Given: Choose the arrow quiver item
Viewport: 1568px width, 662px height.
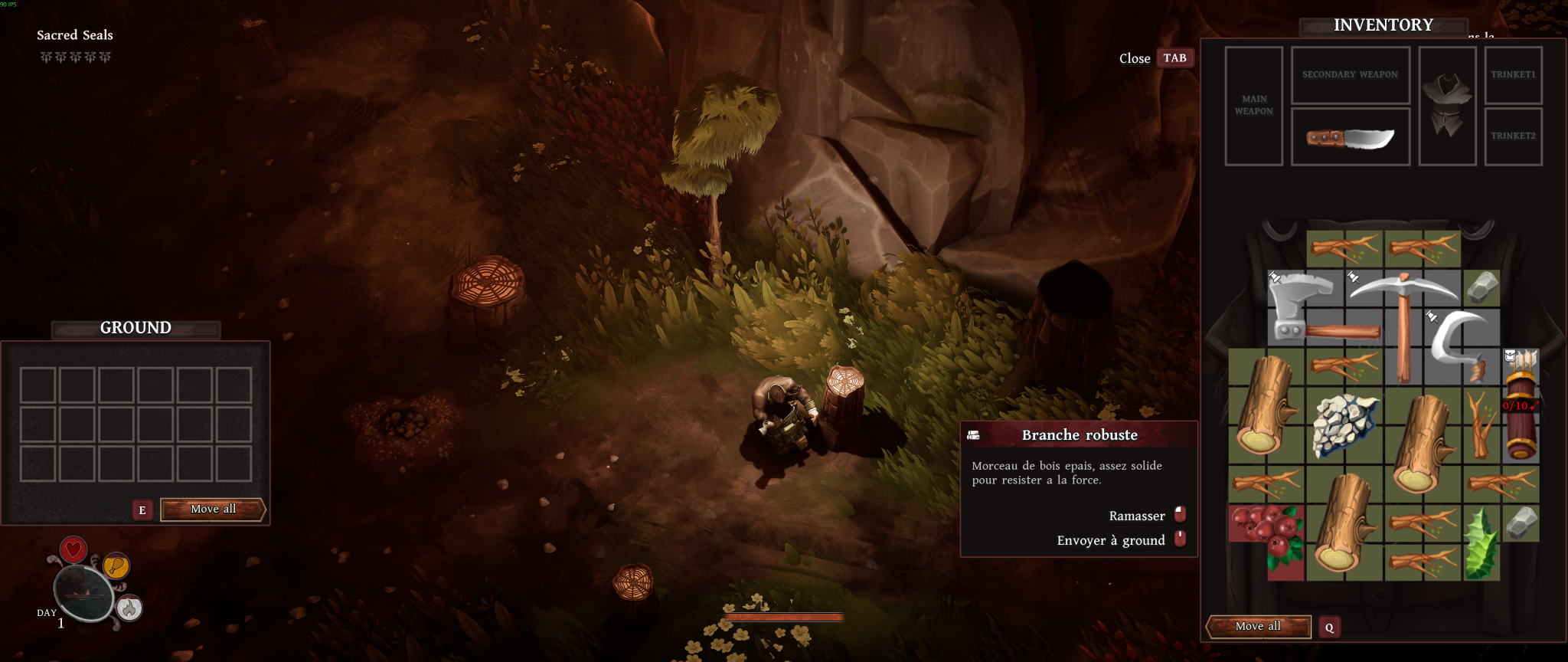Looking at the screenshot, I should click(1521, 406).
